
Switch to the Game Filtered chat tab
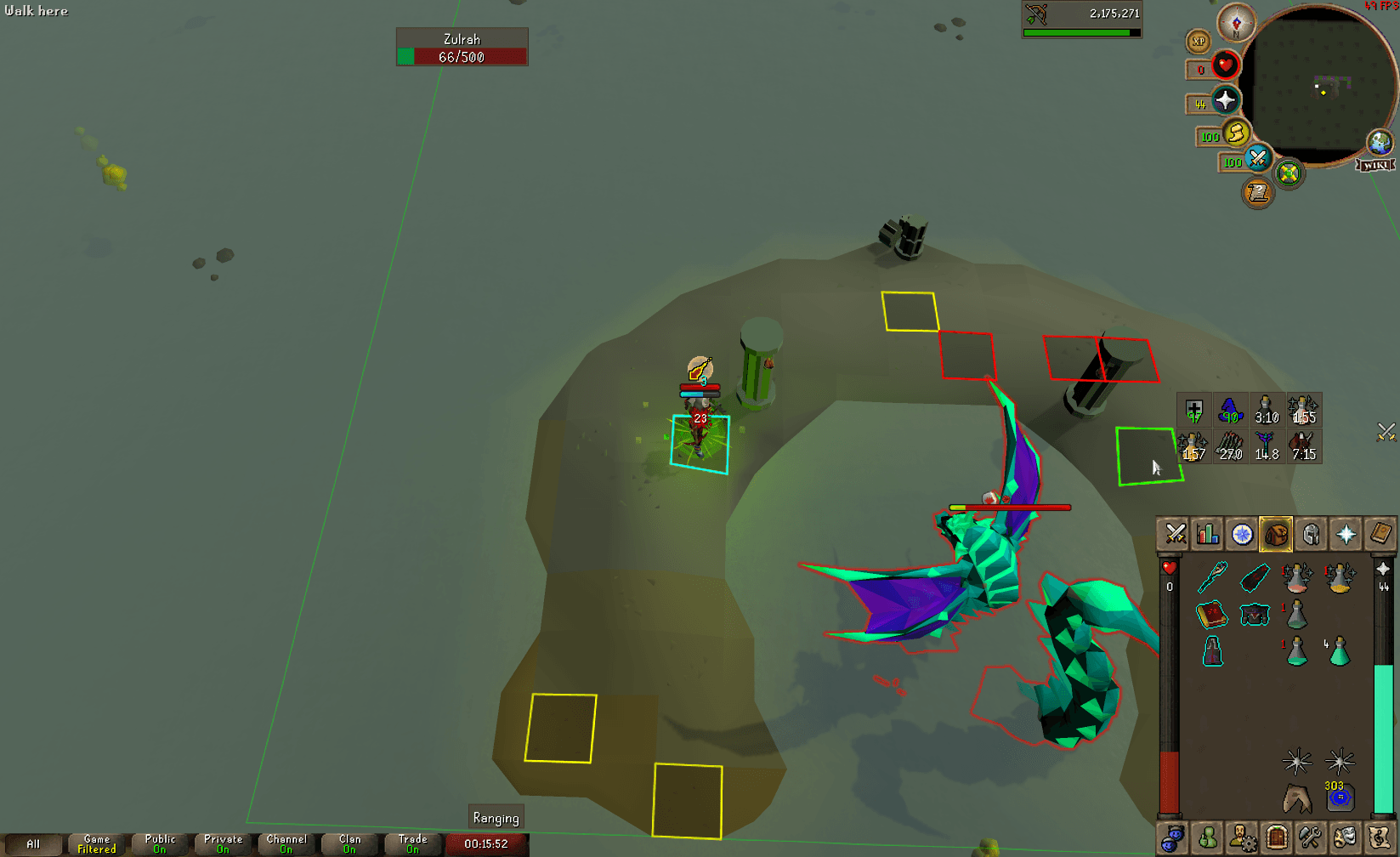(x=95, y=843)
